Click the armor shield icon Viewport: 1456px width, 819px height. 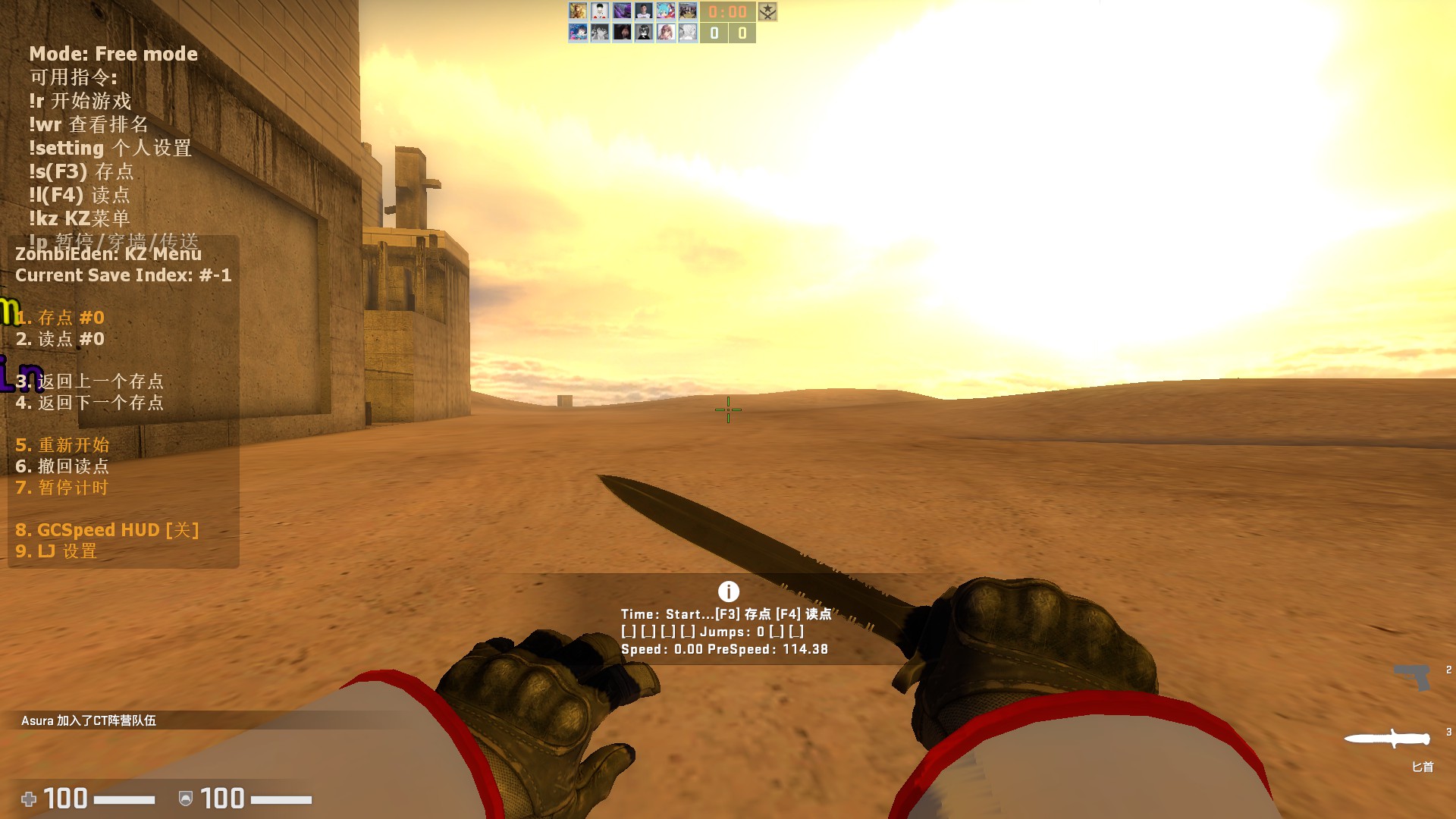coord(184,799)
